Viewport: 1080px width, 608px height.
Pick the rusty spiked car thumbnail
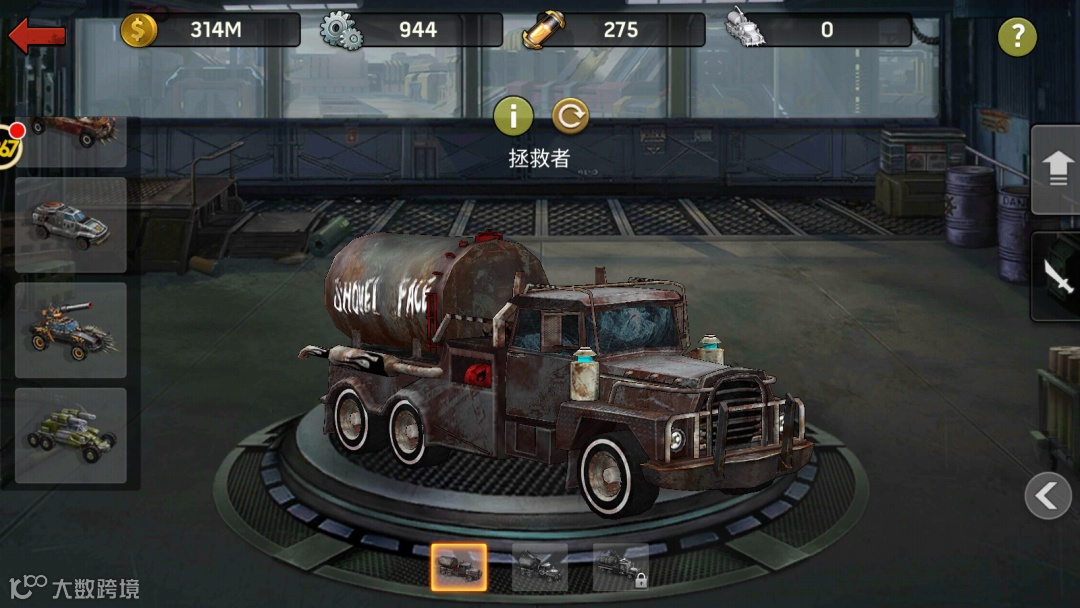pyautogui.click(x=71, y=137)
